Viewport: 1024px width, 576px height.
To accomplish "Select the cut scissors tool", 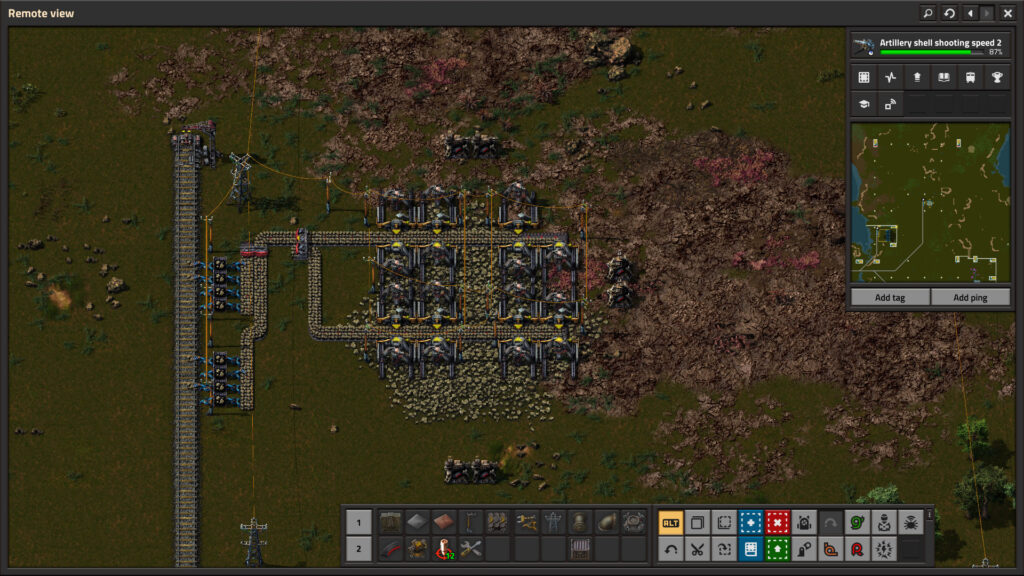I will (x=697, y=548).
